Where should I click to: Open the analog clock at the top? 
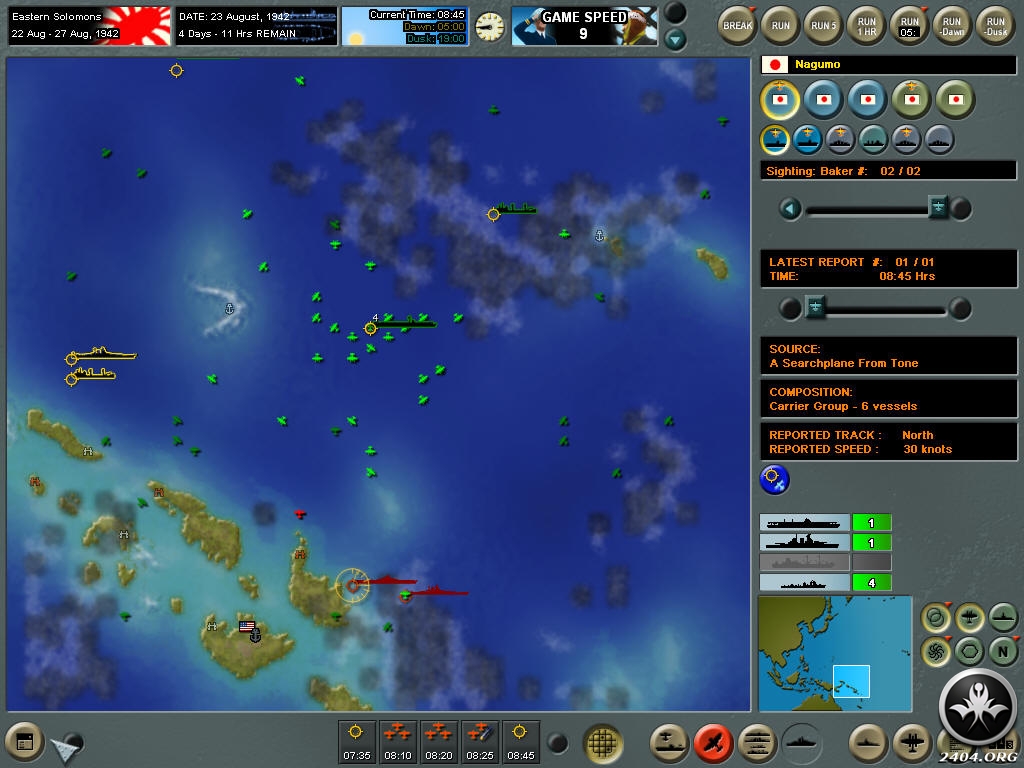pyautogui.click(x=490, y=26)
